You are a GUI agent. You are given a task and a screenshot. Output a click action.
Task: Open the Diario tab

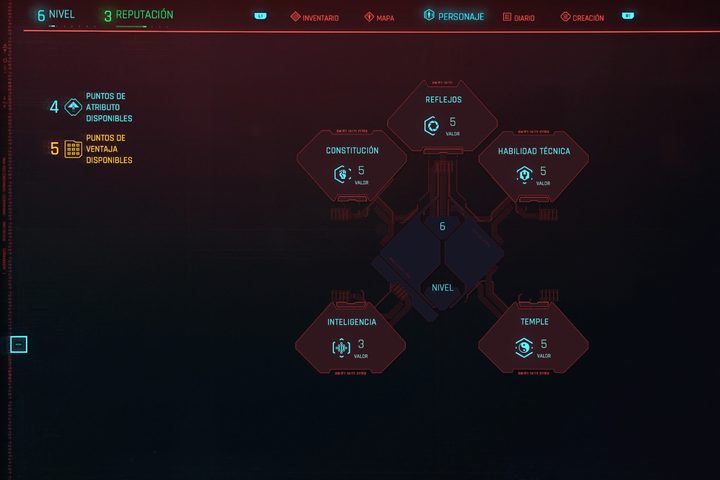(x=519, y=17)
